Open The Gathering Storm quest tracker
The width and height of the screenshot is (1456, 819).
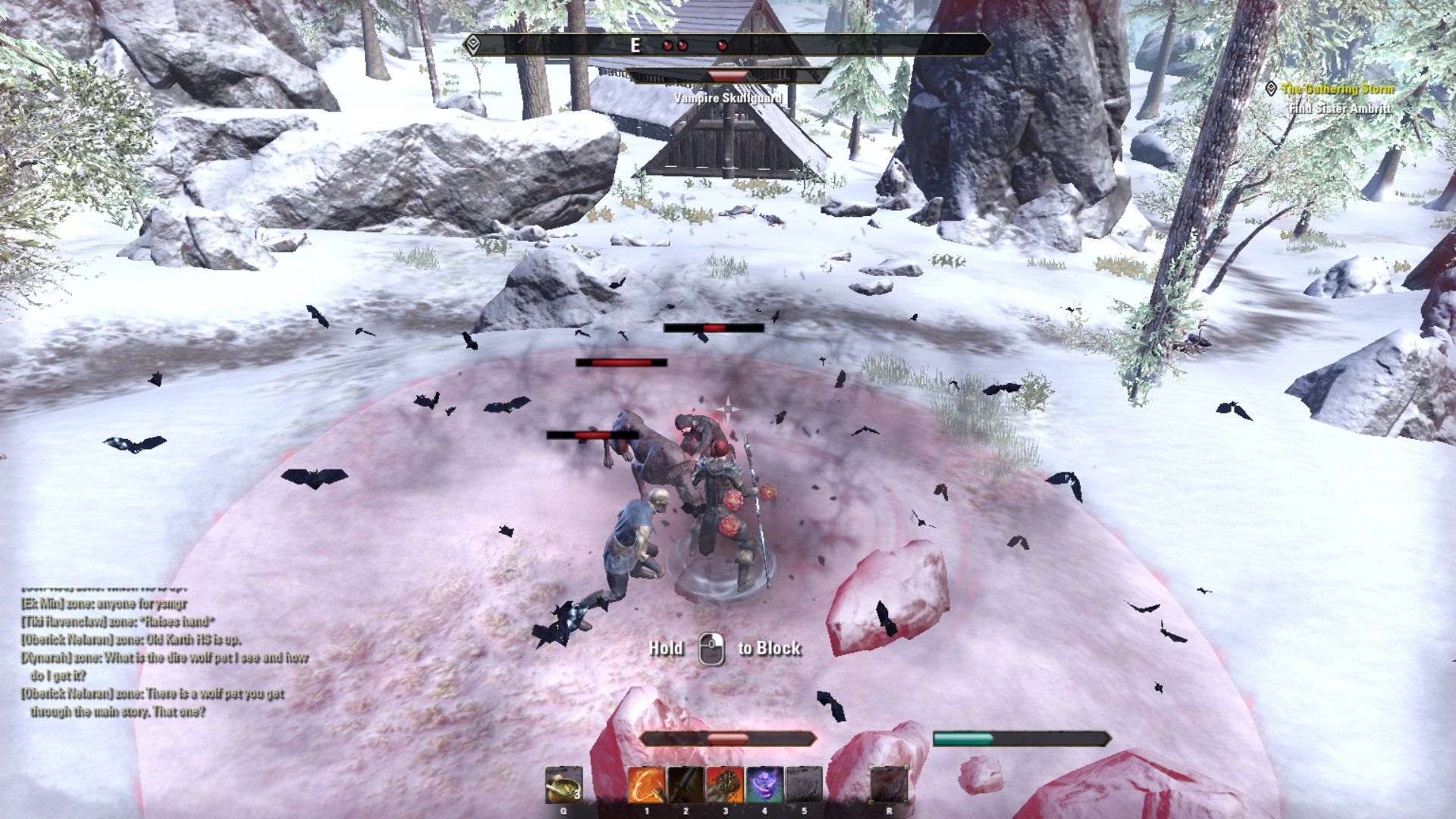pyautogui.click(x=1337, y=89)
